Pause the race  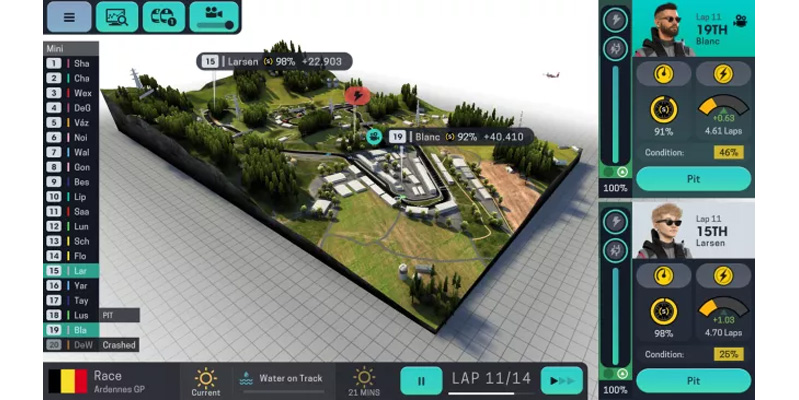(421, 381)
